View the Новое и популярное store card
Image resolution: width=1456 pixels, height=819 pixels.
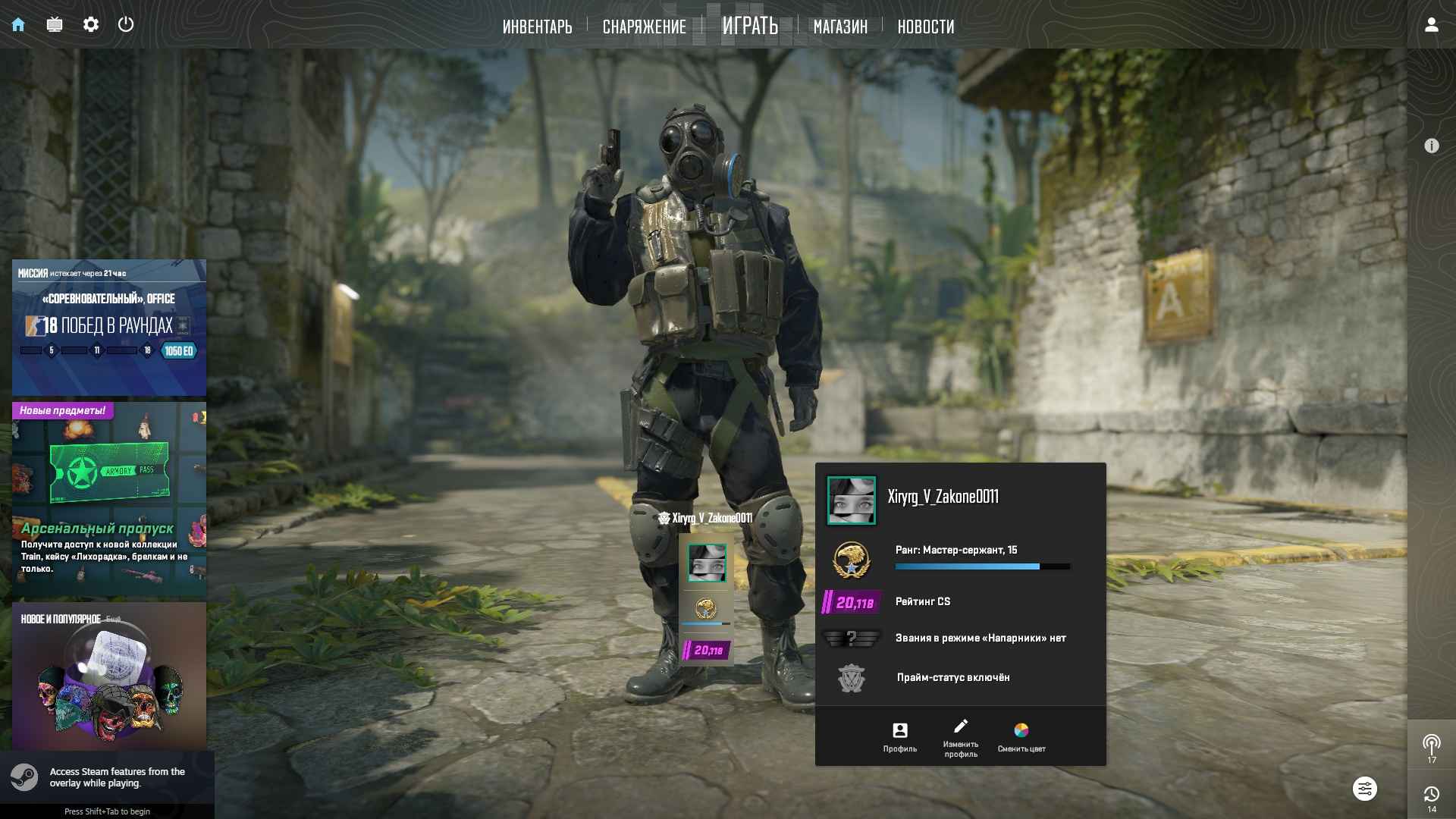tap(109, 675)
